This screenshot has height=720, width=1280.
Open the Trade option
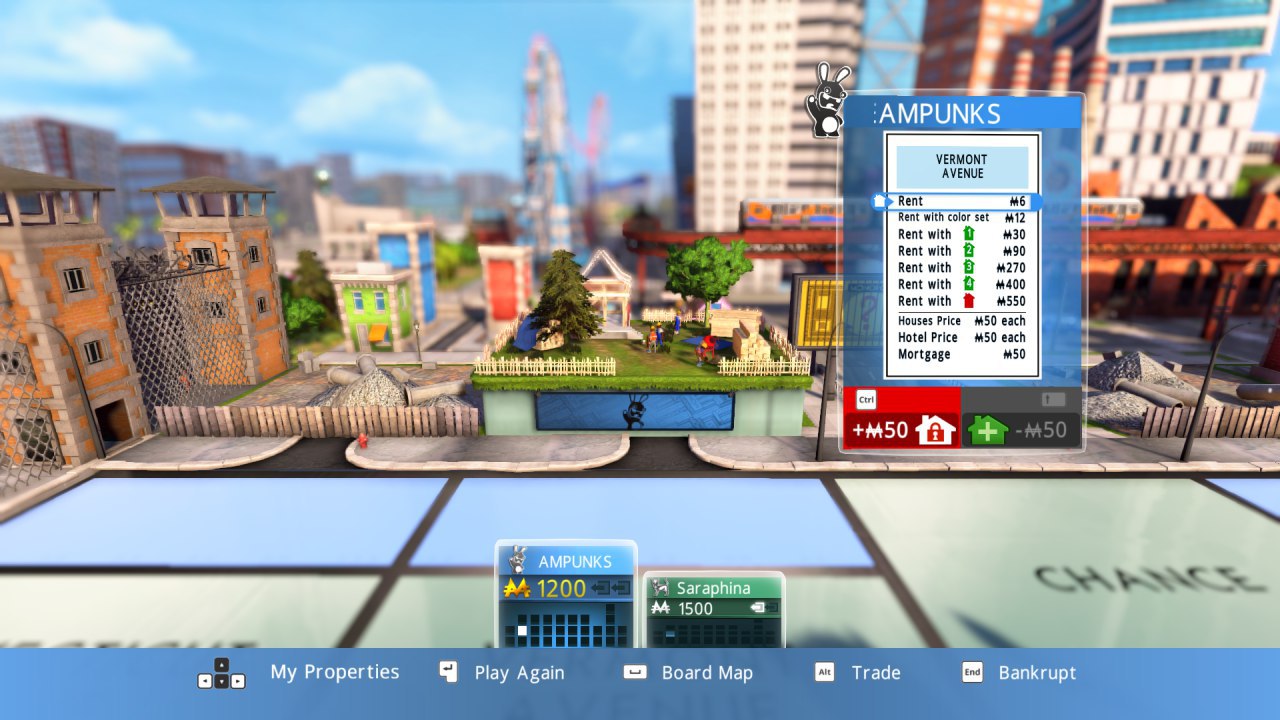pyautogui.click(x=875, y=673)
